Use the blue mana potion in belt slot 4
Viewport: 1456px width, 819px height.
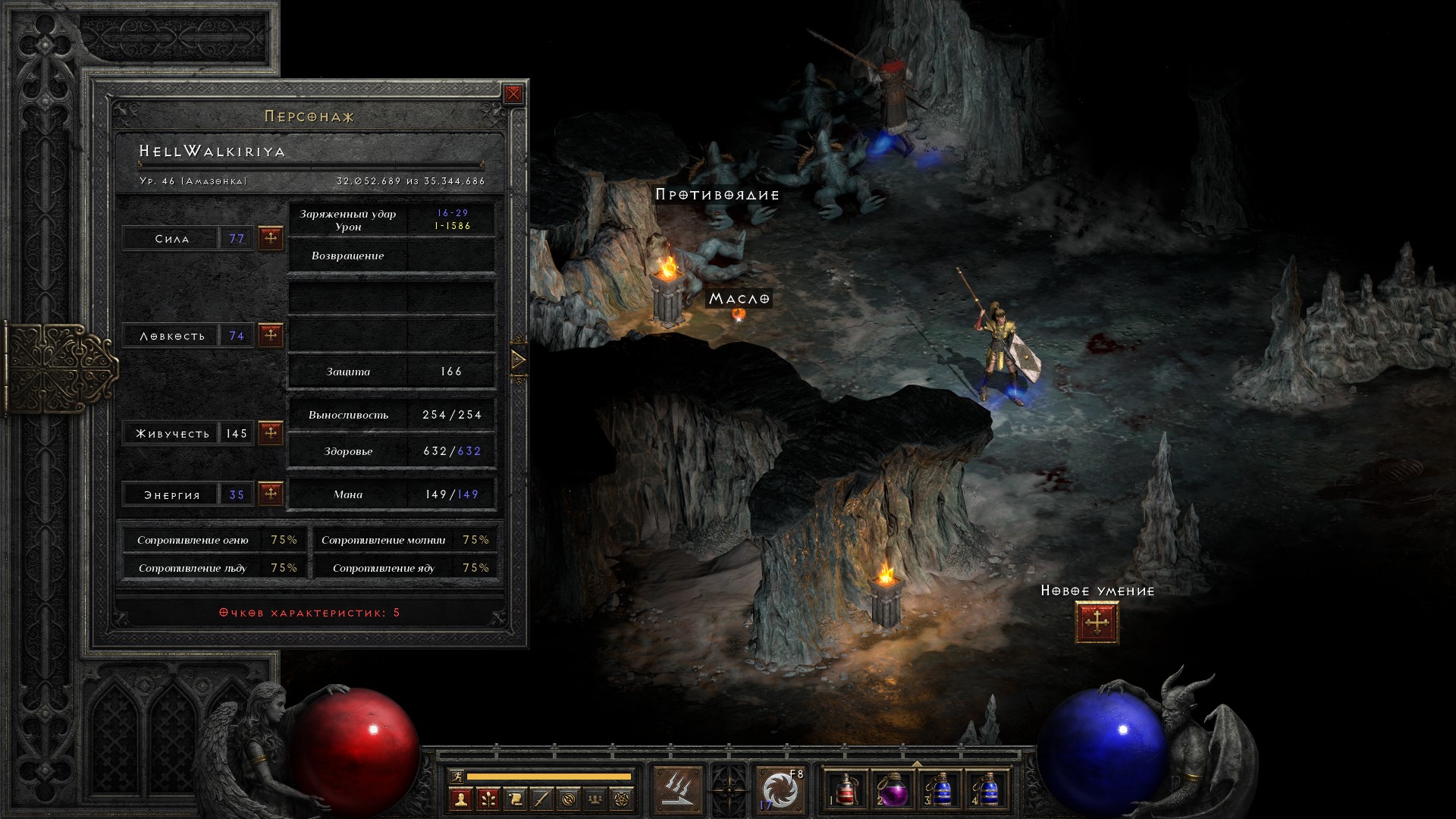click(986, 790)
